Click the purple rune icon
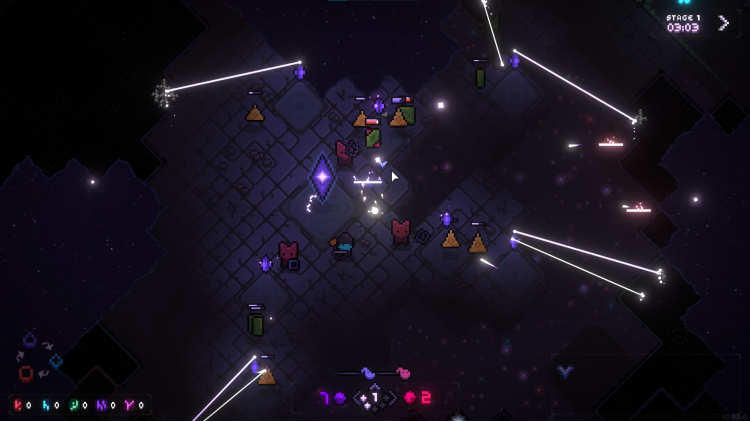Image resolution: width=750 pixels, height=422 pixels. [101, 405]
